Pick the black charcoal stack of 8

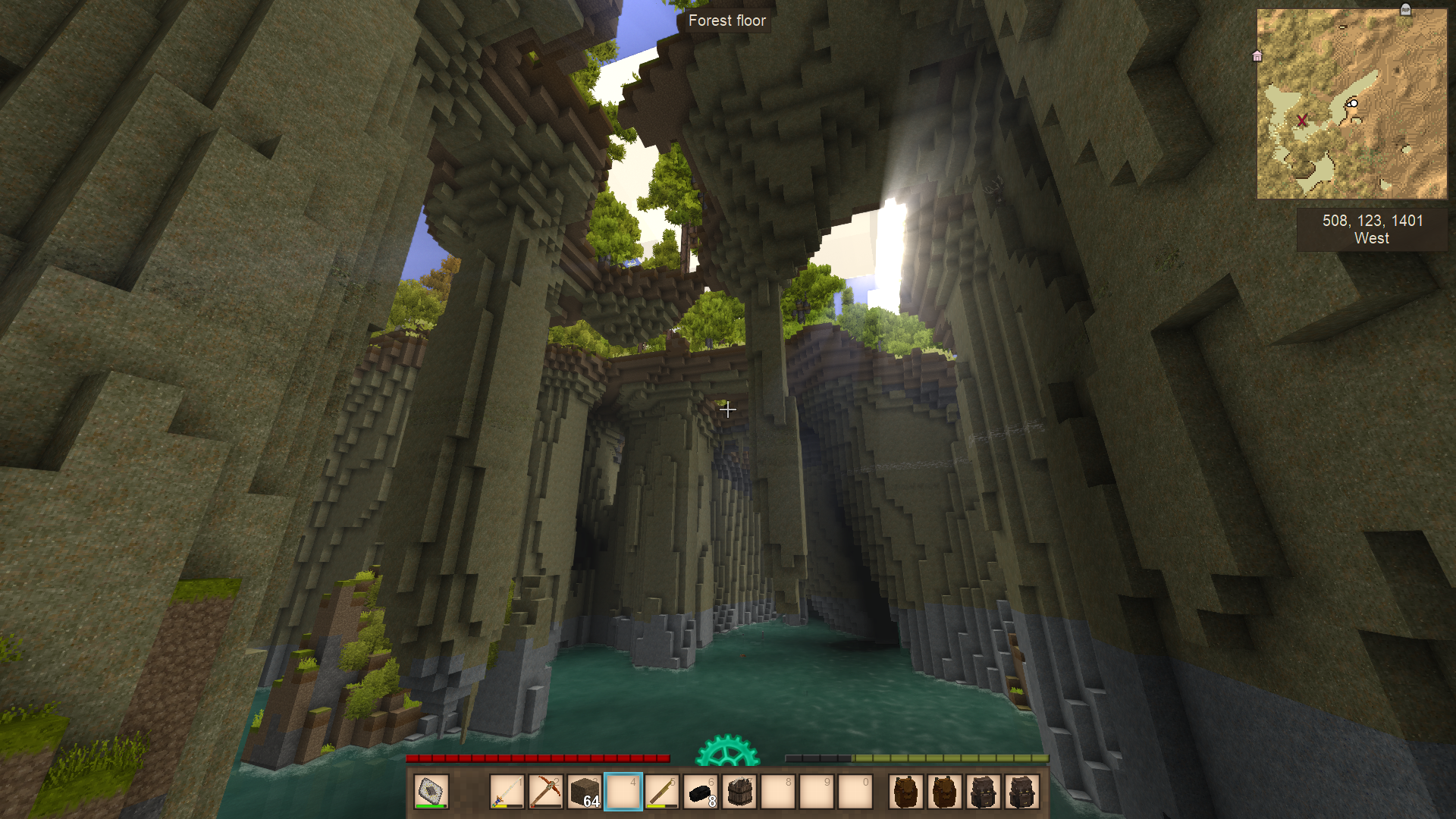[701, 792]
